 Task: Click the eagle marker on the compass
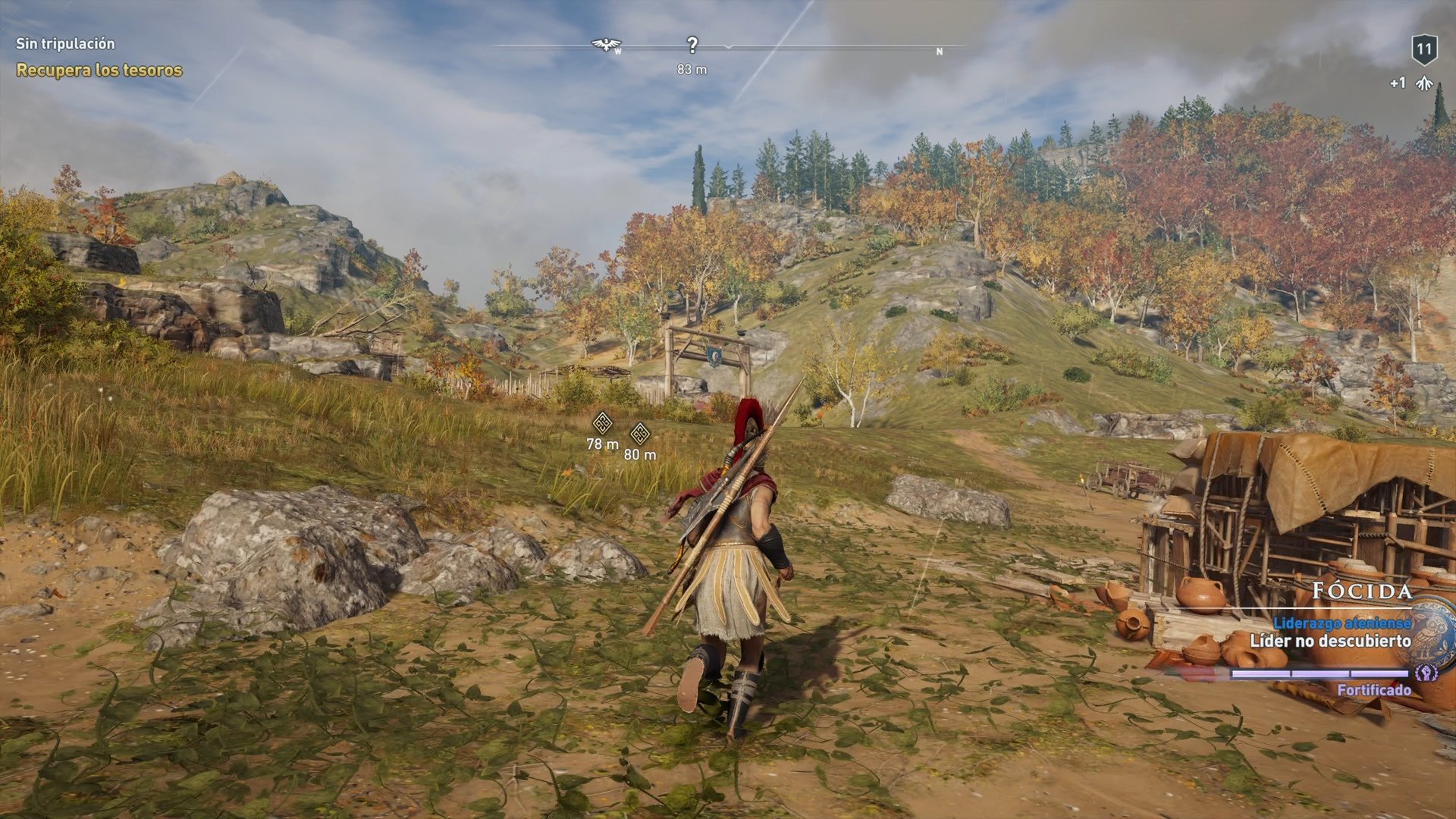click(606, 43)
